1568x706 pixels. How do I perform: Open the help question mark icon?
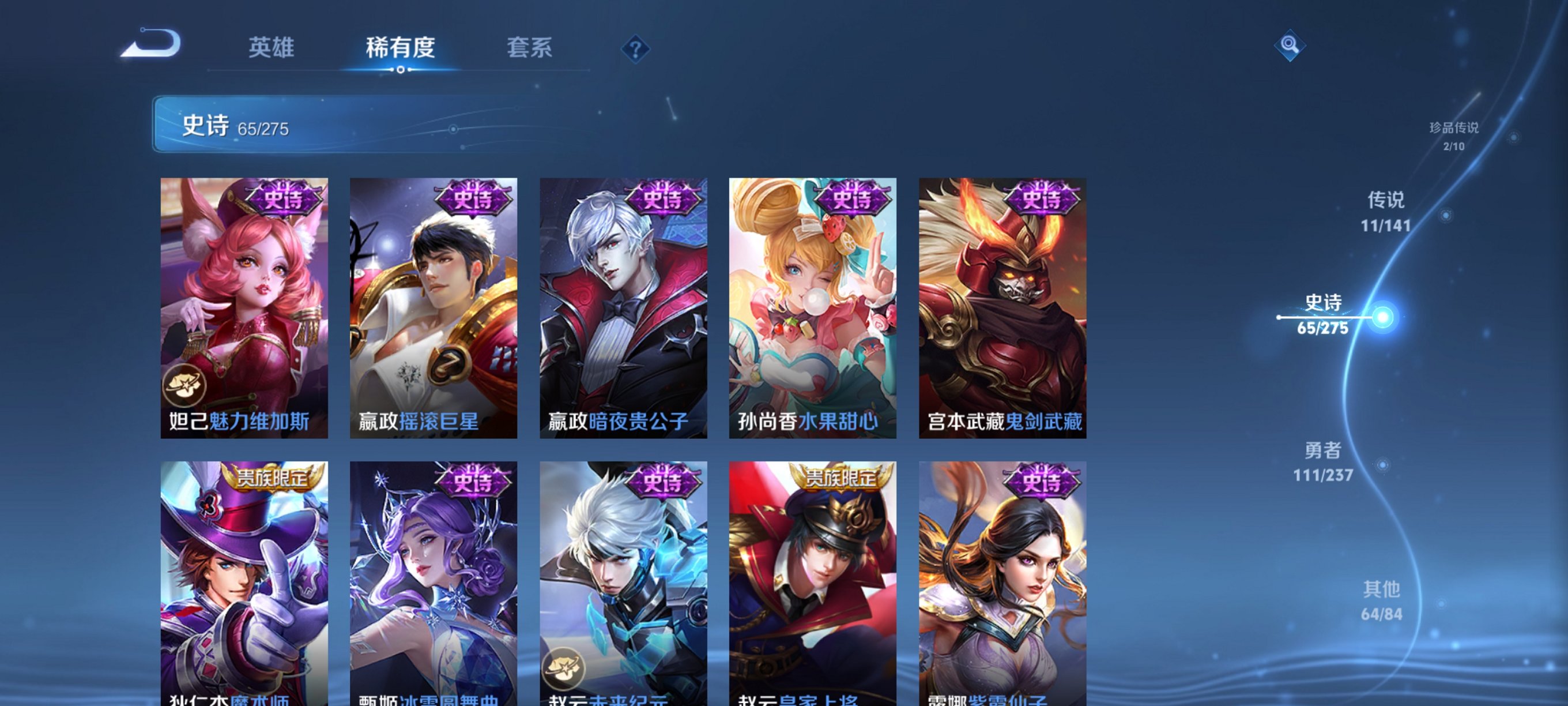pyautogui.click(x=635, y=51)
